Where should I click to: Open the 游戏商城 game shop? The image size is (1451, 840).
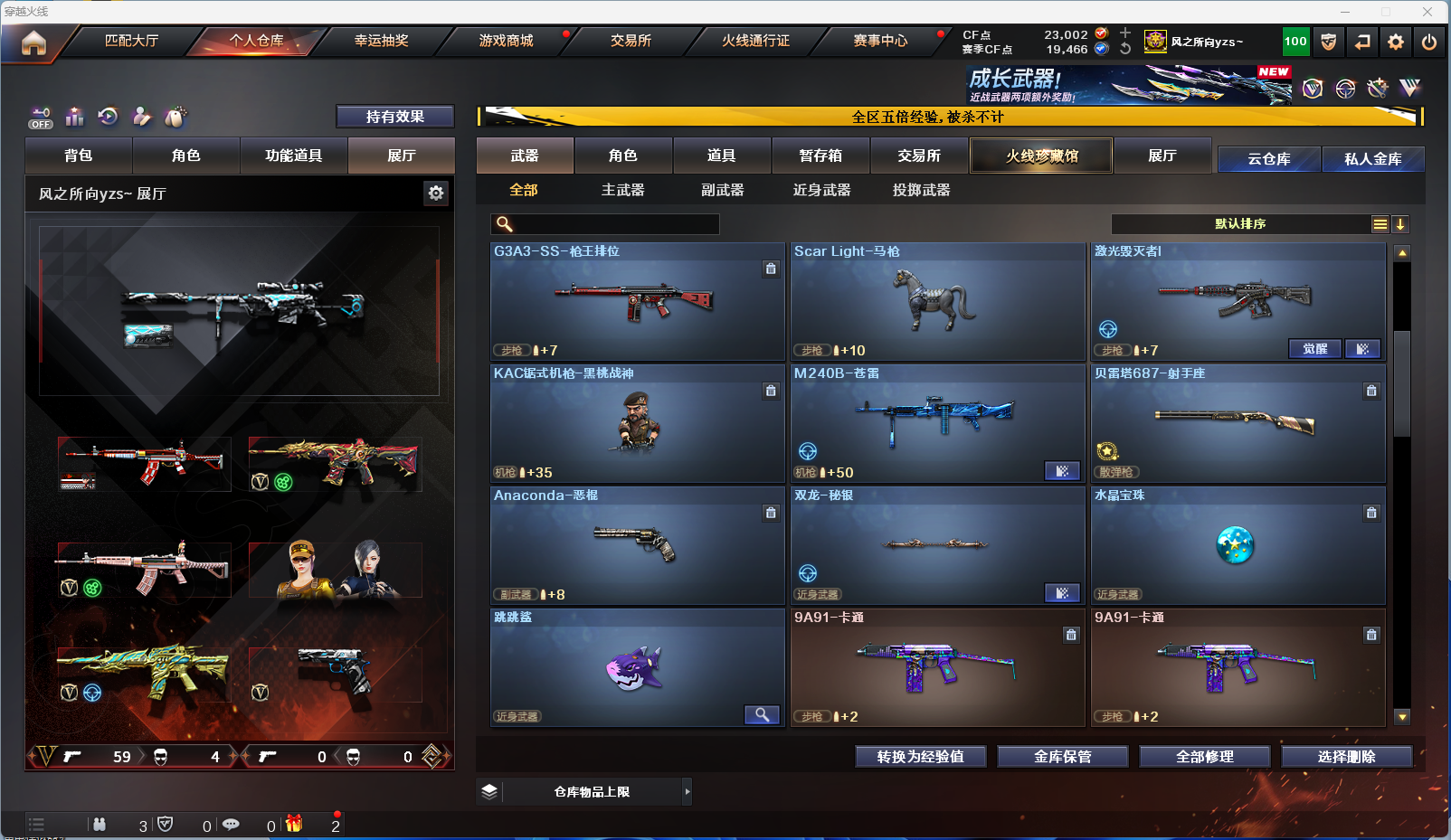[506, 41]
